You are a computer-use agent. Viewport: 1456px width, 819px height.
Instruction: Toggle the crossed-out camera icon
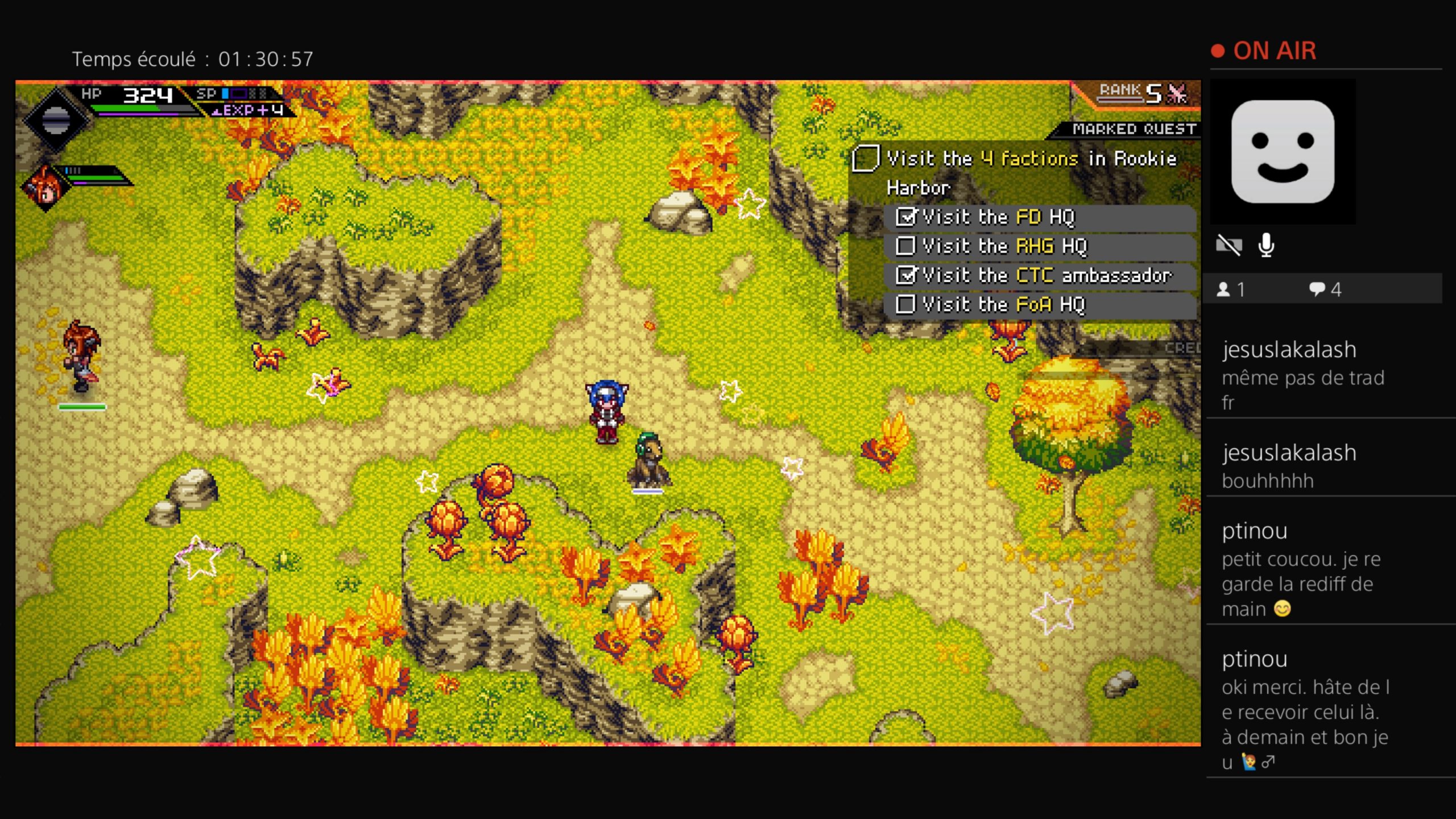[1228, 246]
